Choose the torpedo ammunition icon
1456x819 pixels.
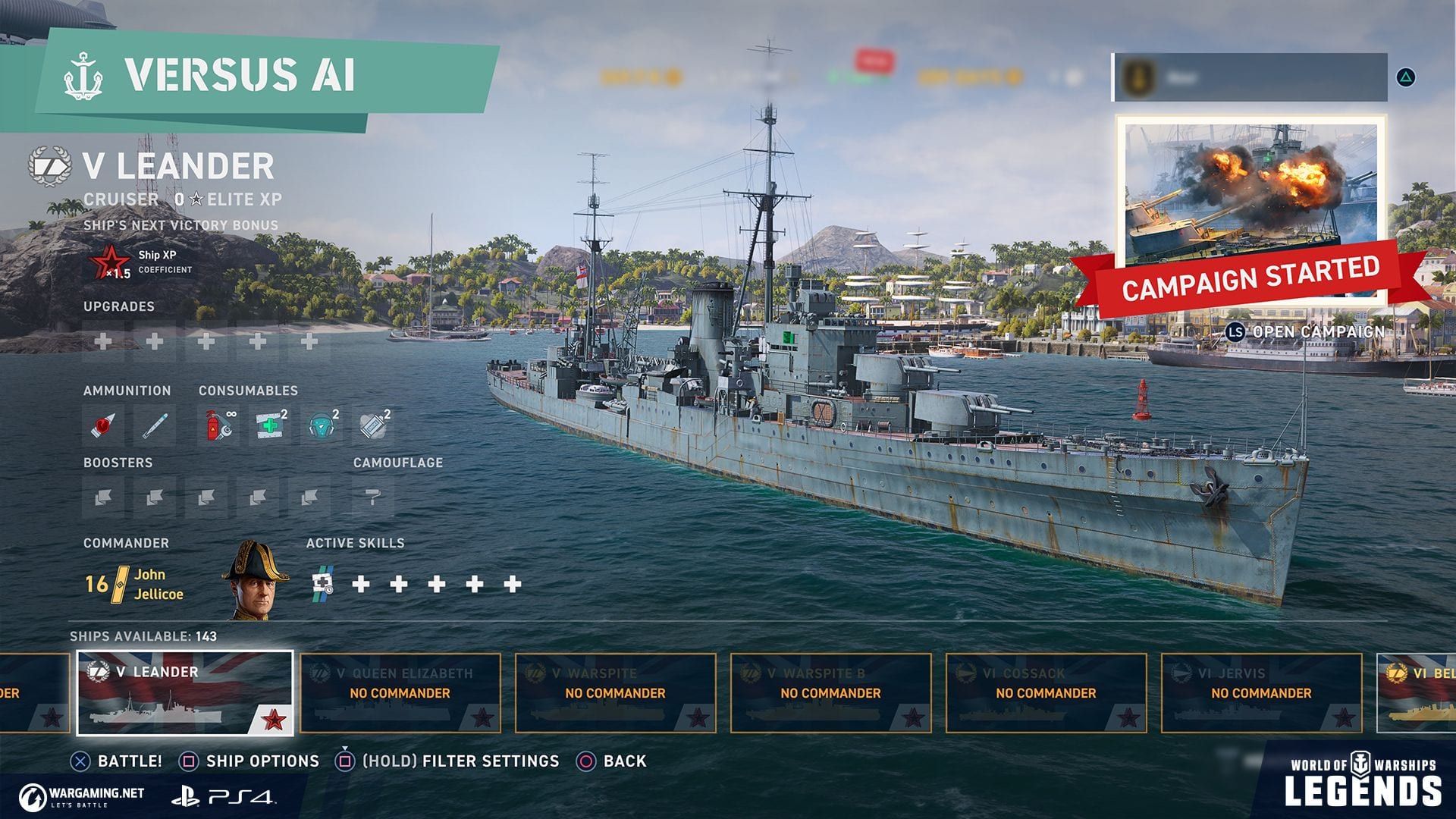(155, 425)
